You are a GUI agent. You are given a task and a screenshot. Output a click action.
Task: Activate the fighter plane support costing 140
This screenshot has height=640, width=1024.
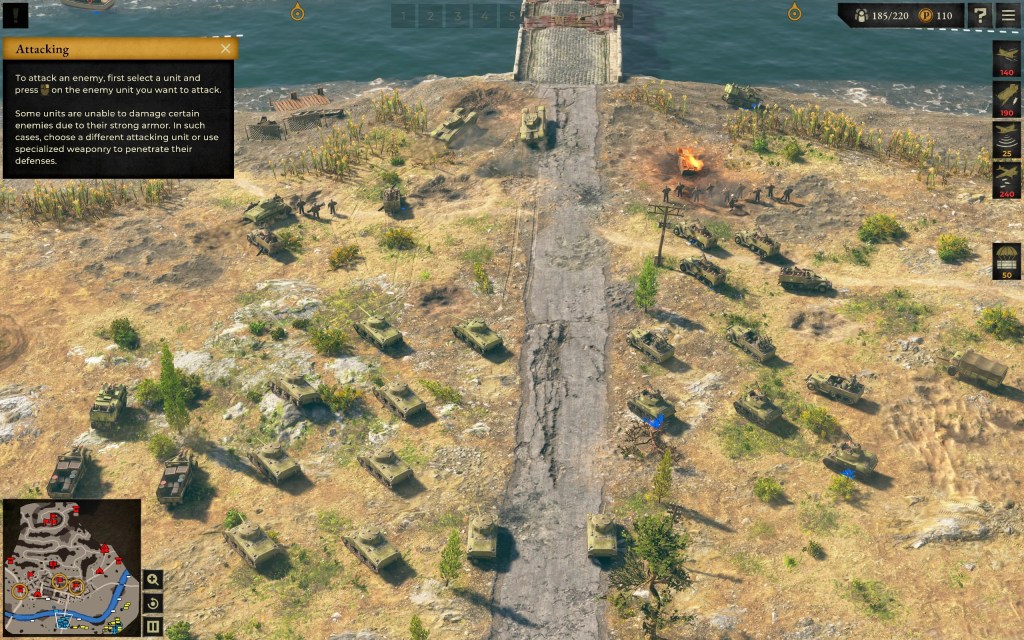pyautogui.click(x=1006, y=57)
